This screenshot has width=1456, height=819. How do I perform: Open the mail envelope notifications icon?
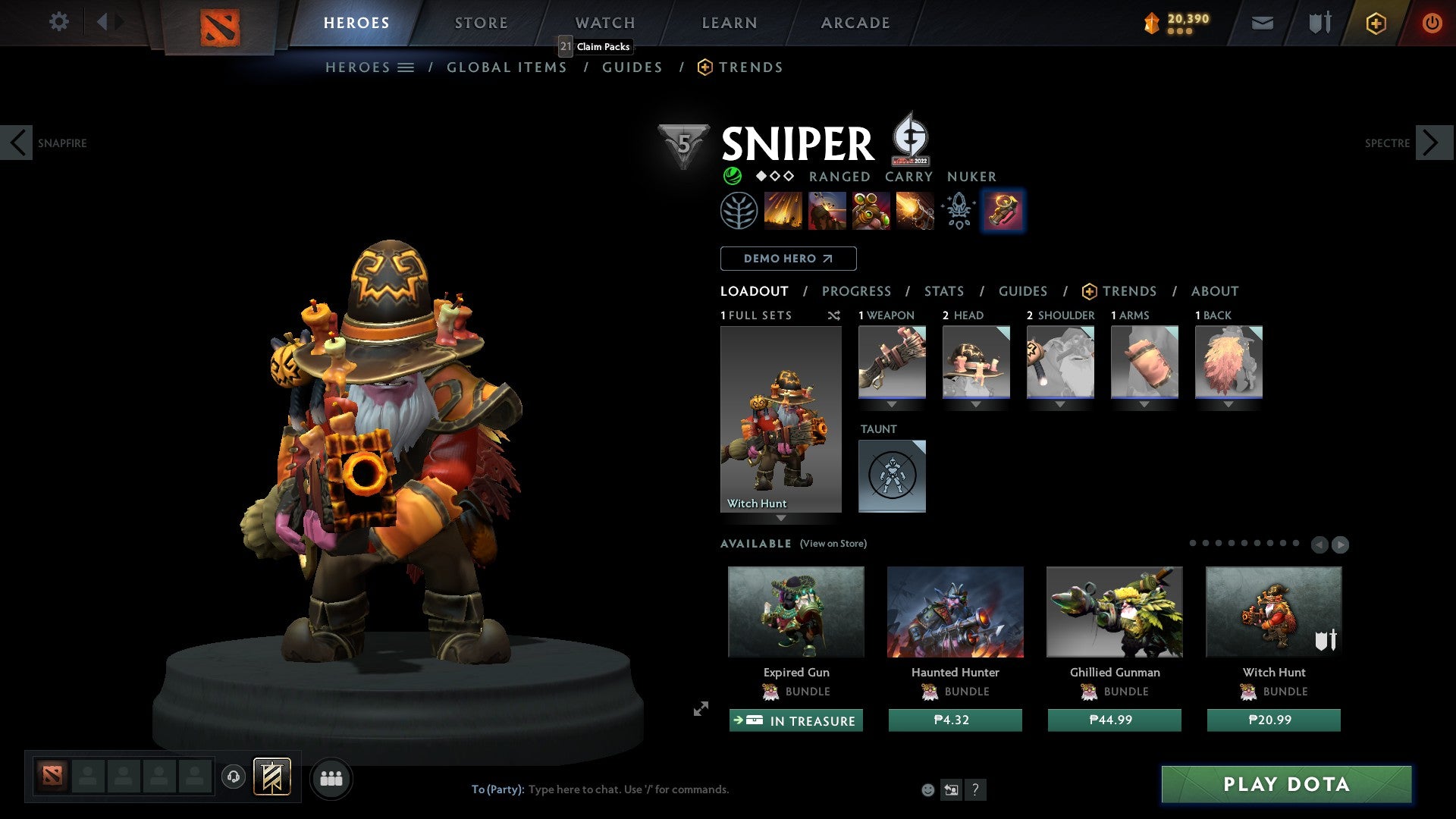[x=1263, y=23]
